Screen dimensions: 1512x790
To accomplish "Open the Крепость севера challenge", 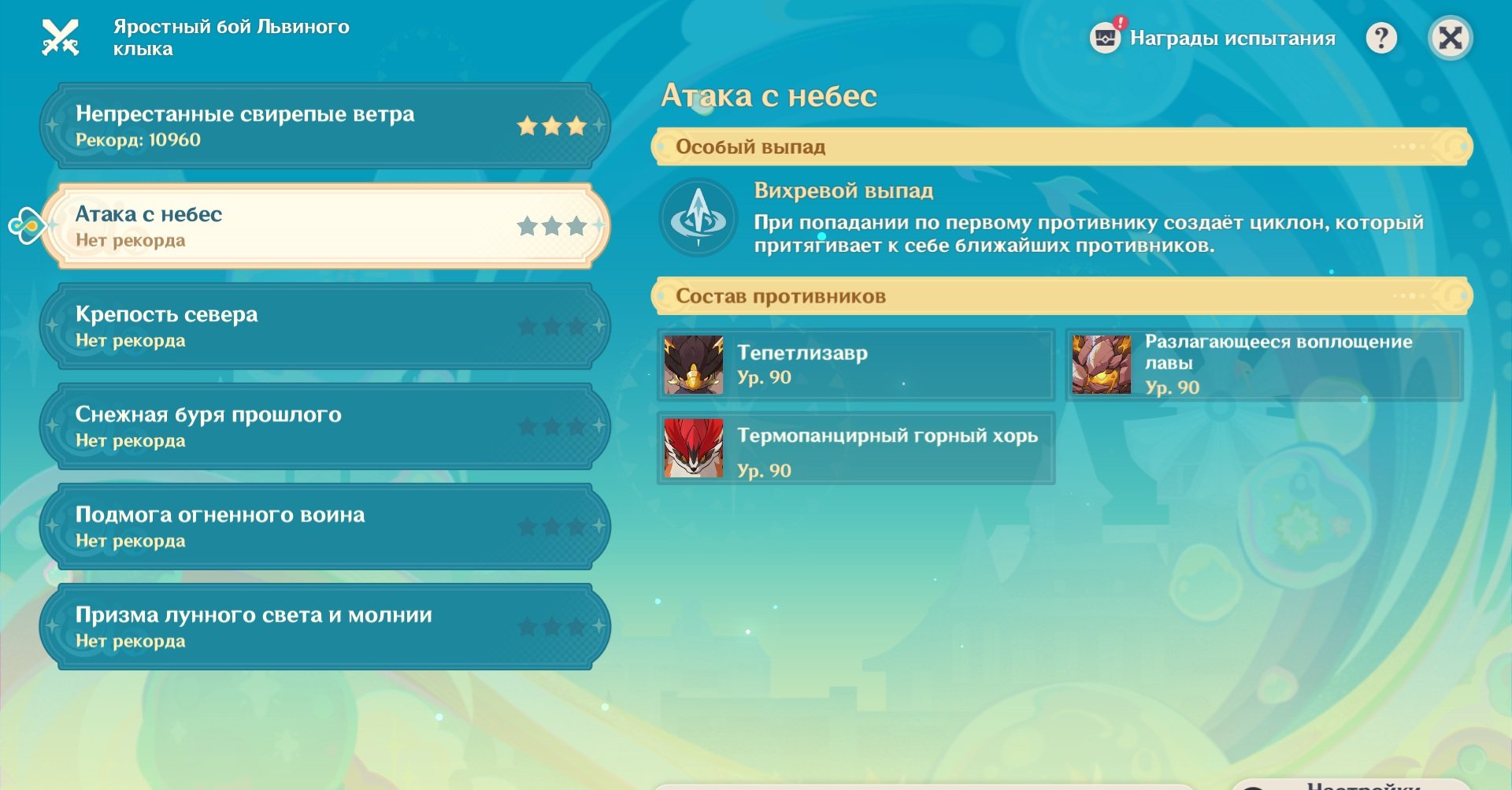I will coord(324,326).
